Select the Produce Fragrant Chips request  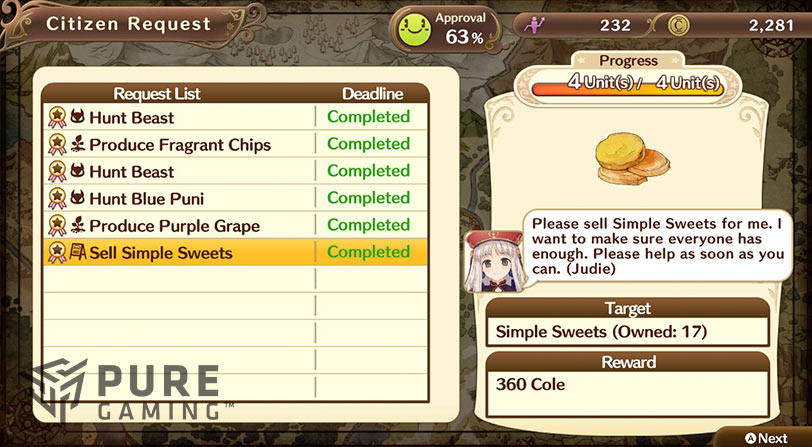[180, 145]
